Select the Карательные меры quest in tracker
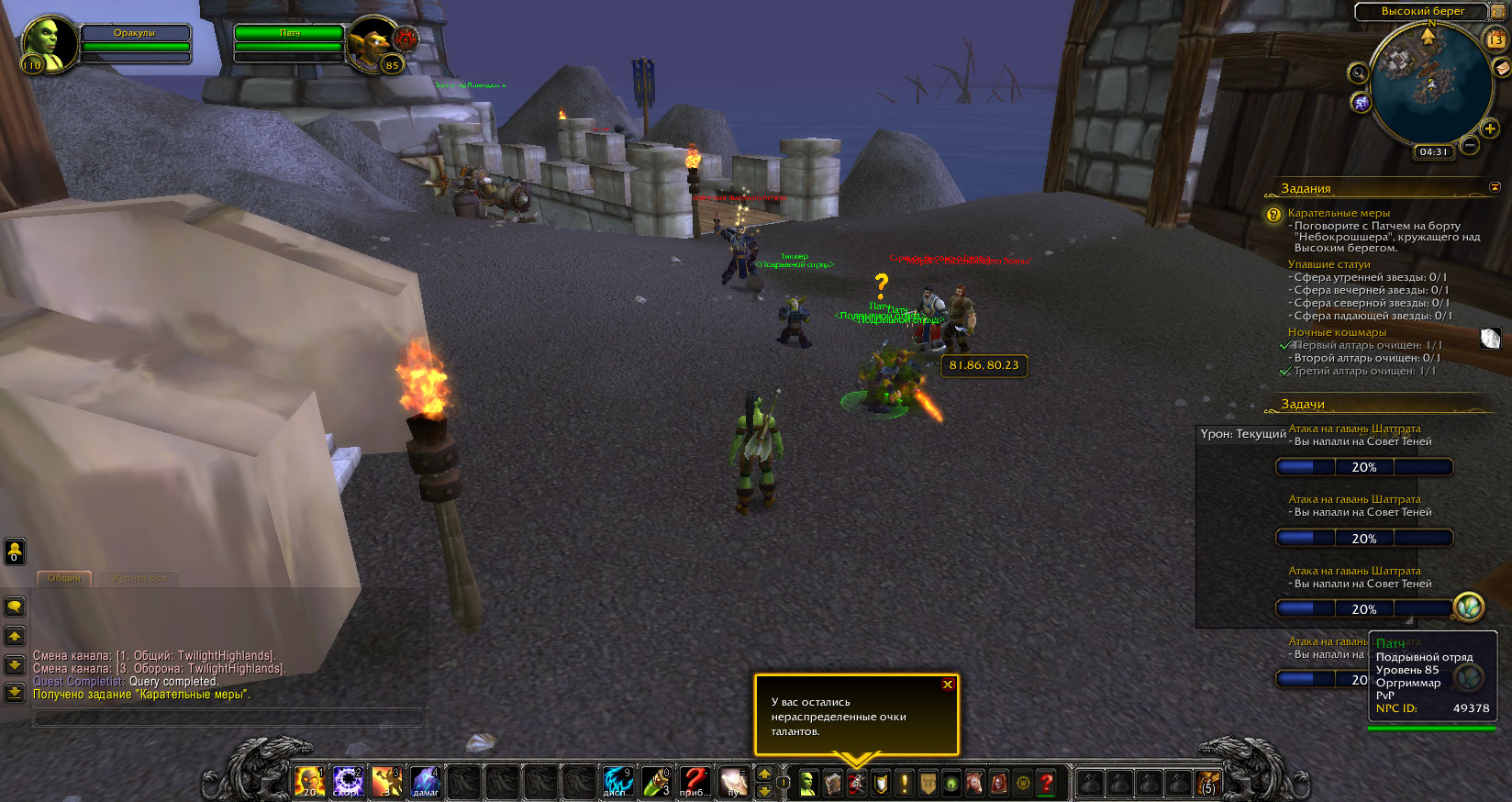1512x802 pixels. point(1339,213)
